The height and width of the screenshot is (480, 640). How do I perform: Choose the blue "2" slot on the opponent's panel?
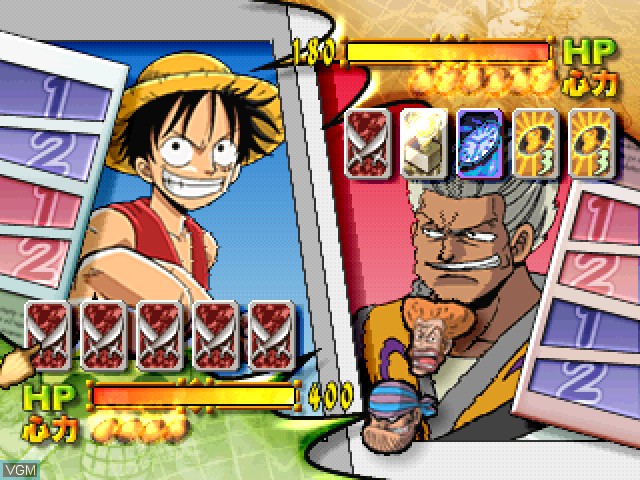(588, 380)
